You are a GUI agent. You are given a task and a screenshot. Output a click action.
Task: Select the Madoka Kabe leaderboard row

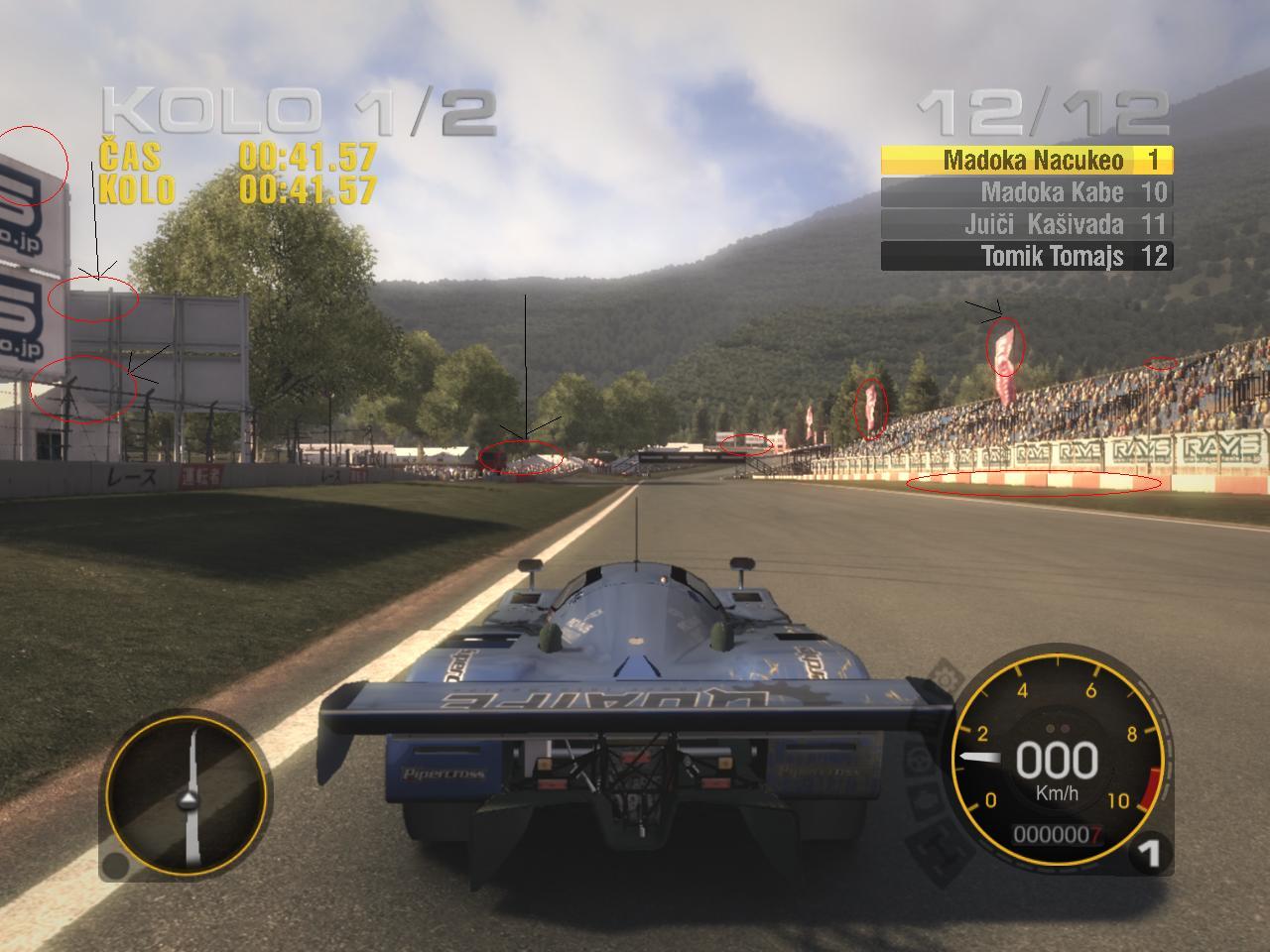[1026, 192]
